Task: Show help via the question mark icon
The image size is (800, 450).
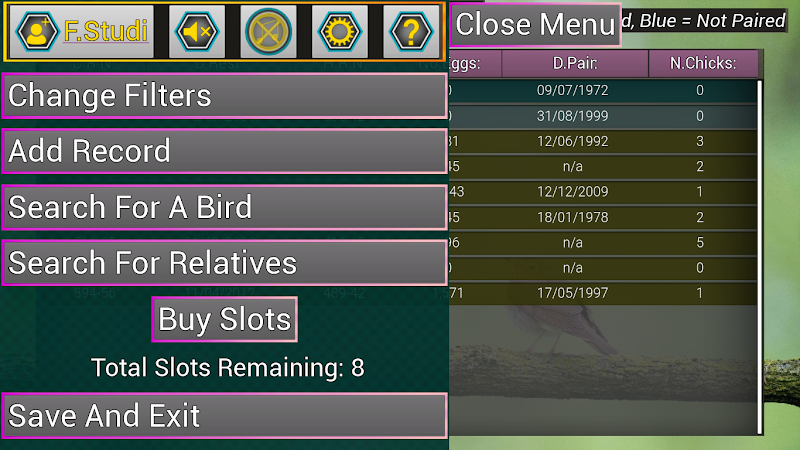Action: 410,32
